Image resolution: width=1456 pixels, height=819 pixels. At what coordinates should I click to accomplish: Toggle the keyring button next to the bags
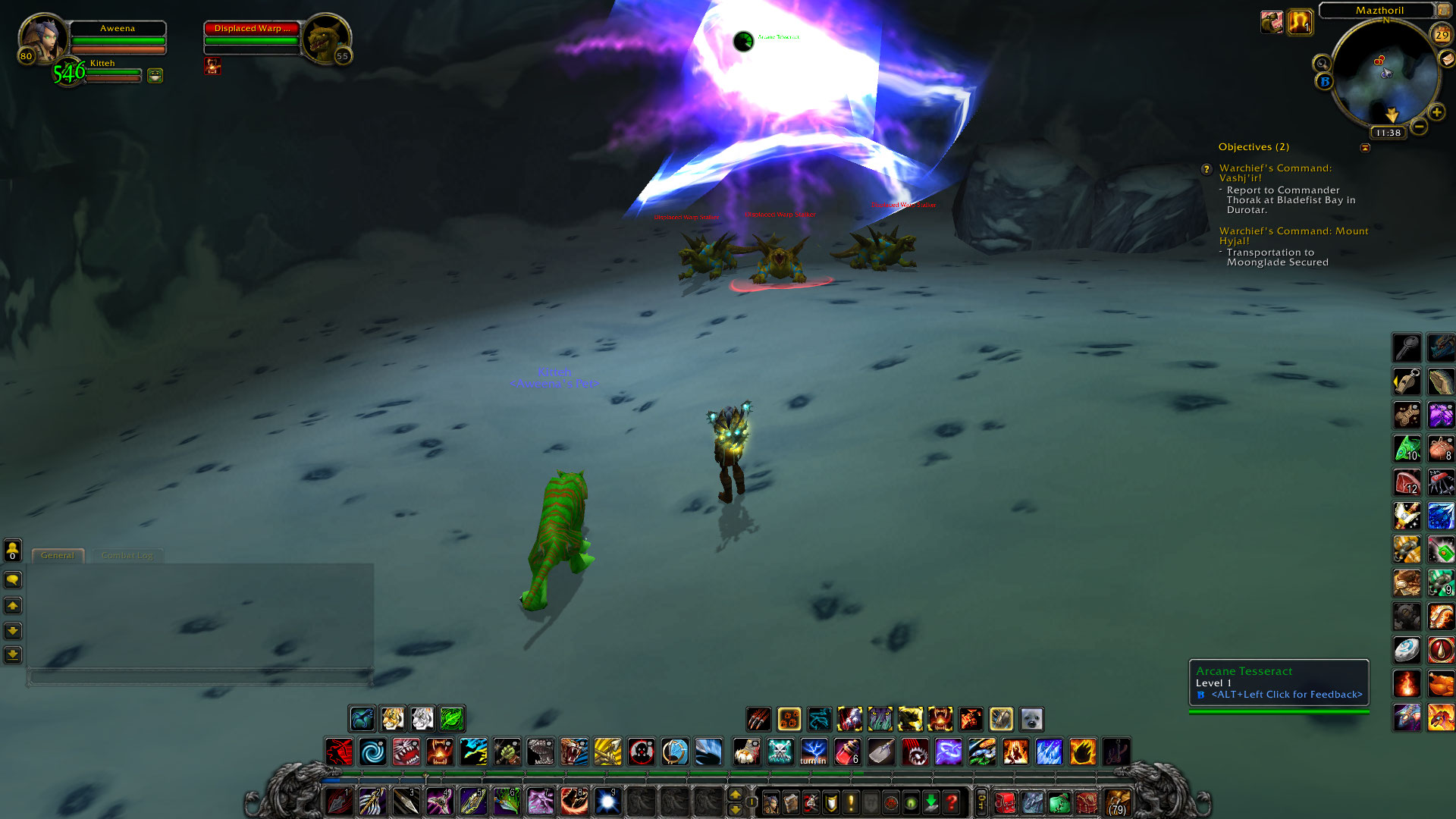[981, 802]
